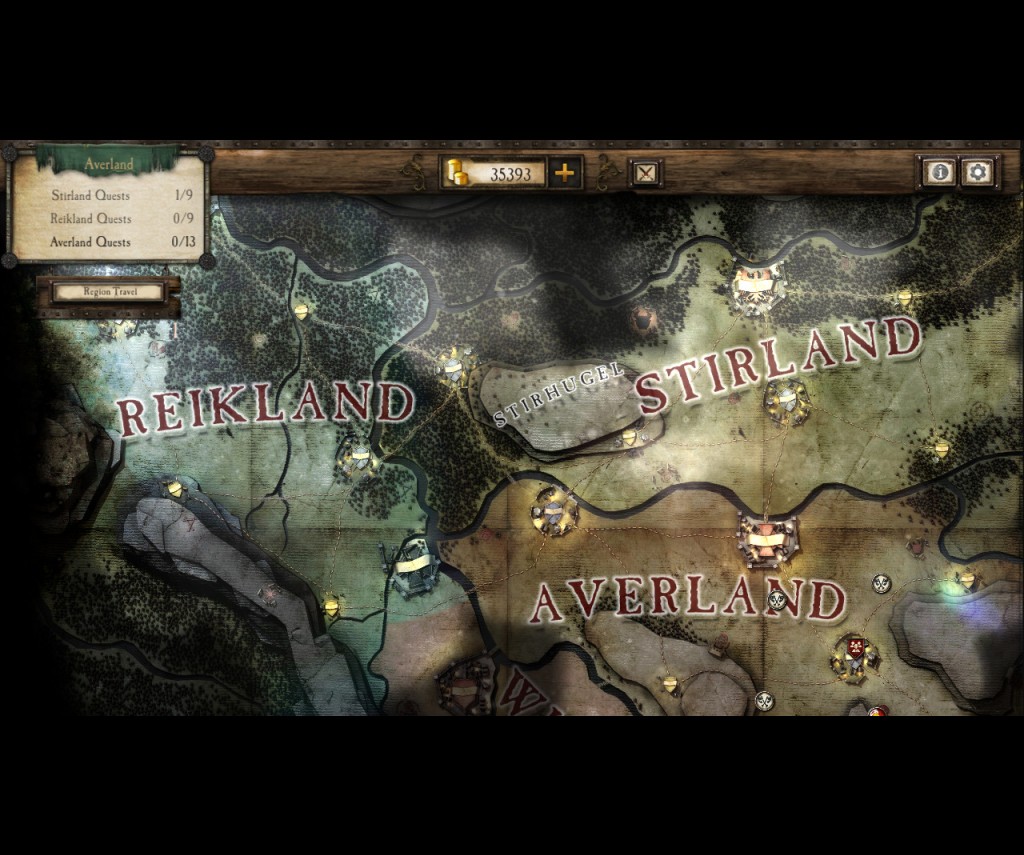Show the information panel

coord(938,172)
